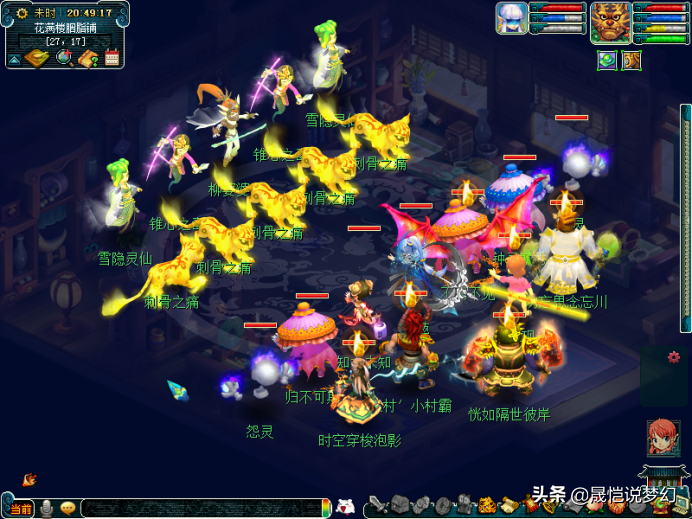Click the red gear settings icon
Screen dimensions: 692x519
[x=674, y=357]
